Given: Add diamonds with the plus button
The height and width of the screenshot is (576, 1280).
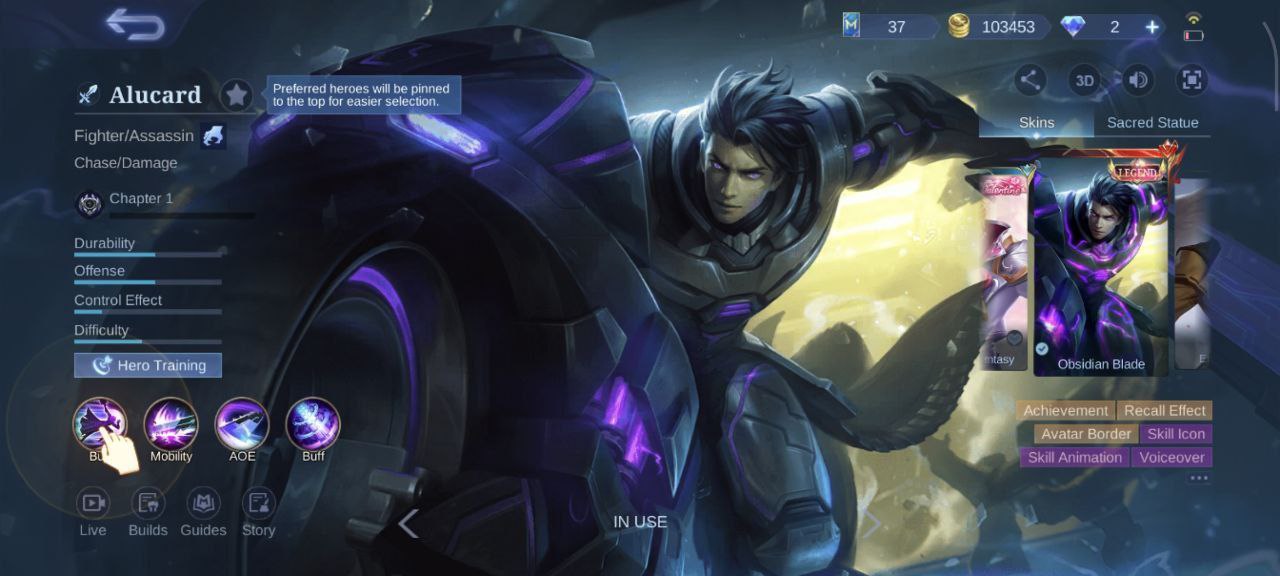Looking at the screenshot, I should (x=1152, y=27).
